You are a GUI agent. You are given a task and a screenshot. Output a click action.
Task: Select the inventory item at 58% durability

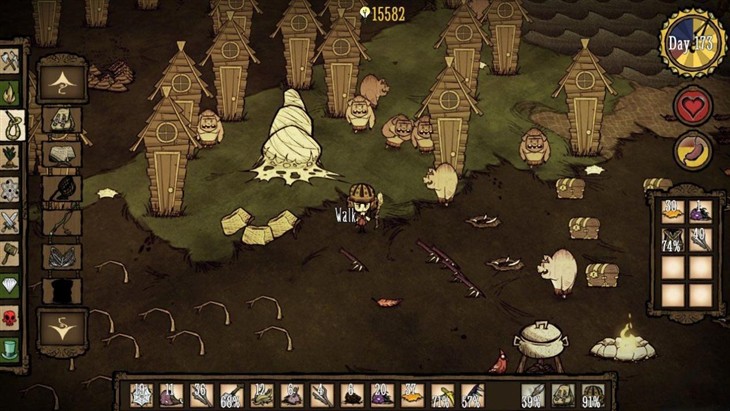[230, 396]
